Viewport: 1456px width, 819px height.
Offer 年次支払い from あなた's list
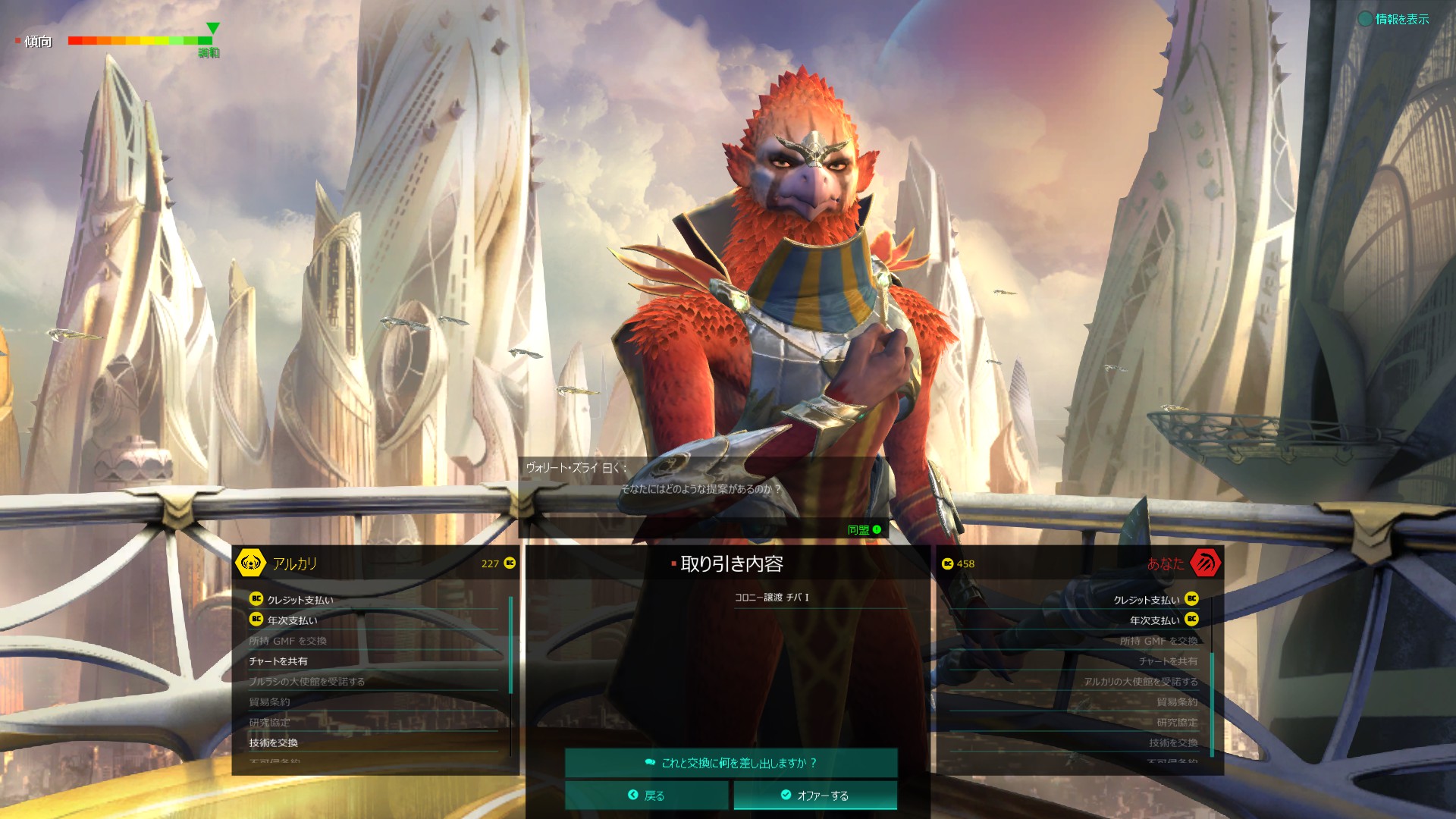pos(1154,620)
